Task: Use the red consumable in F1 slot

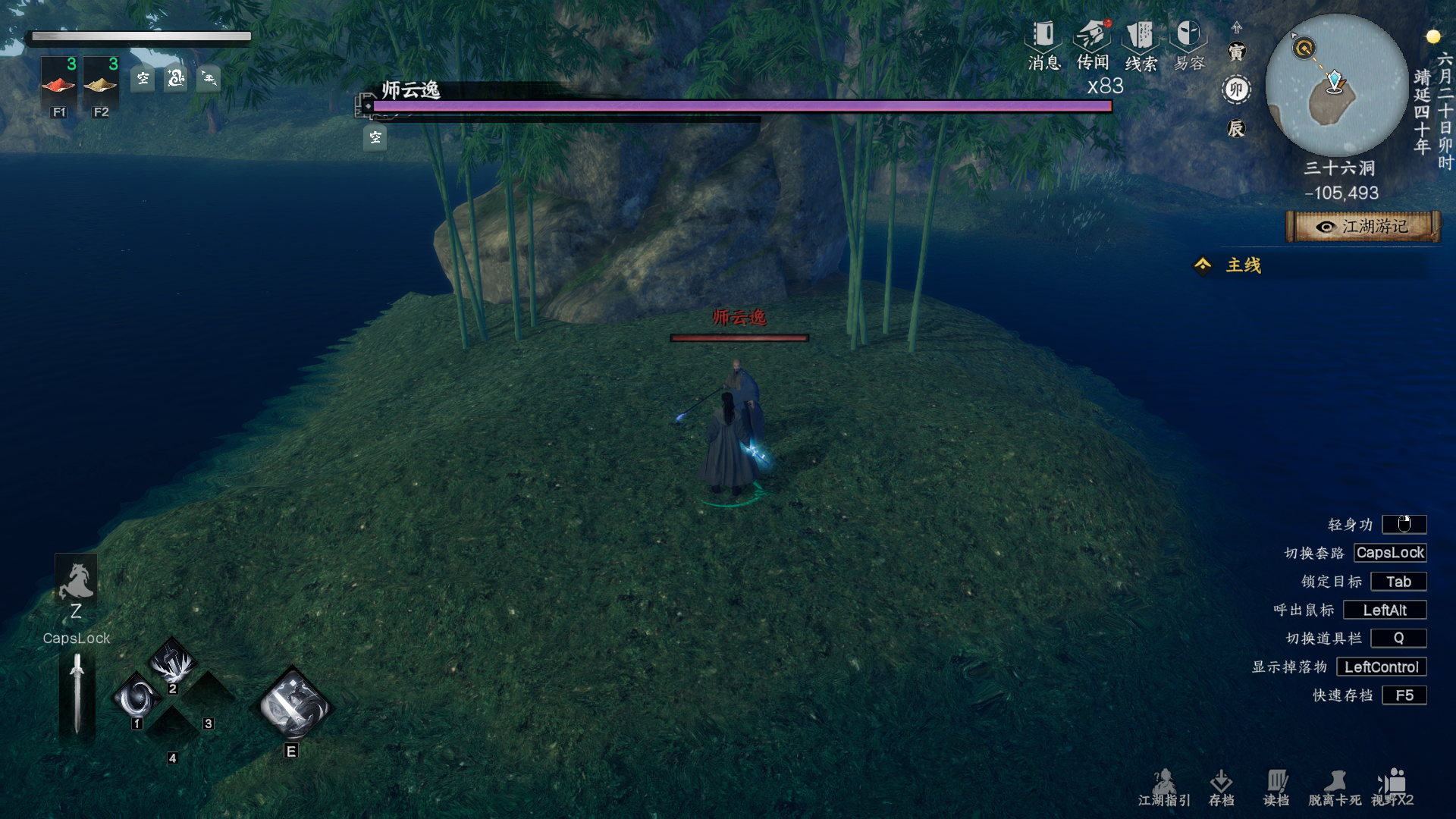Action: 58,85
